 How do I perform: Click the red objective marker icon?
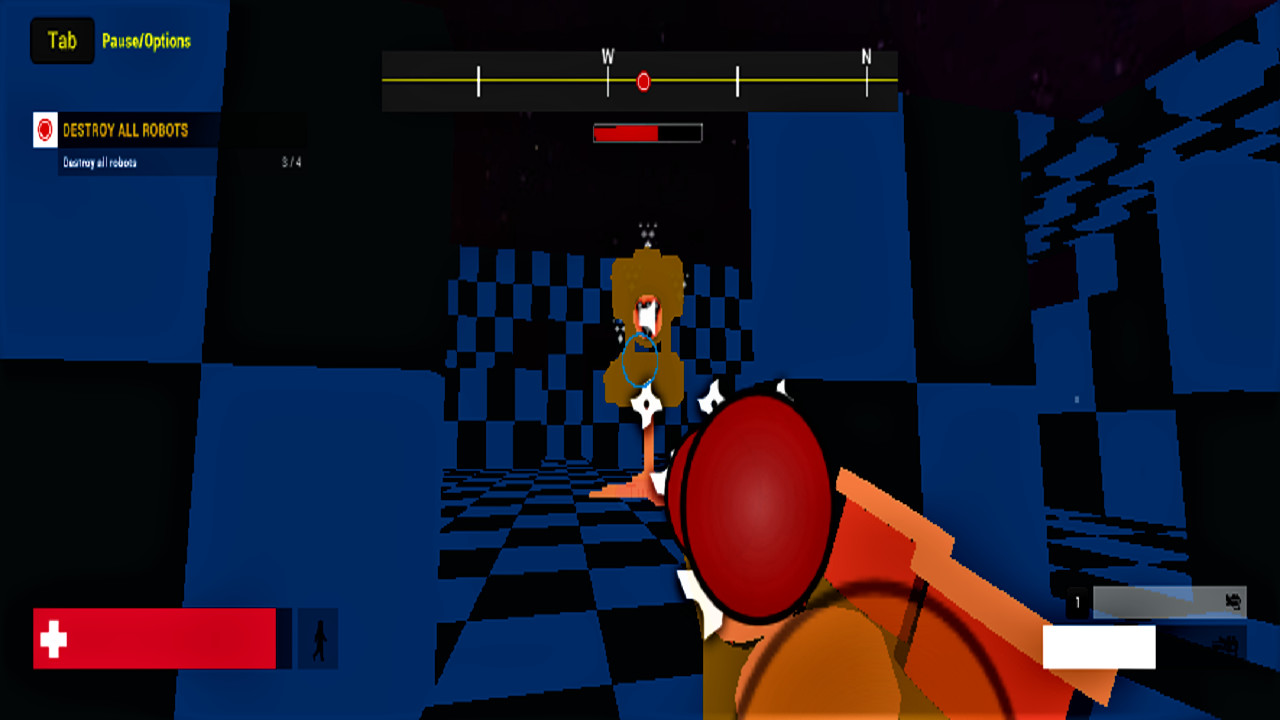pos(44,131)
